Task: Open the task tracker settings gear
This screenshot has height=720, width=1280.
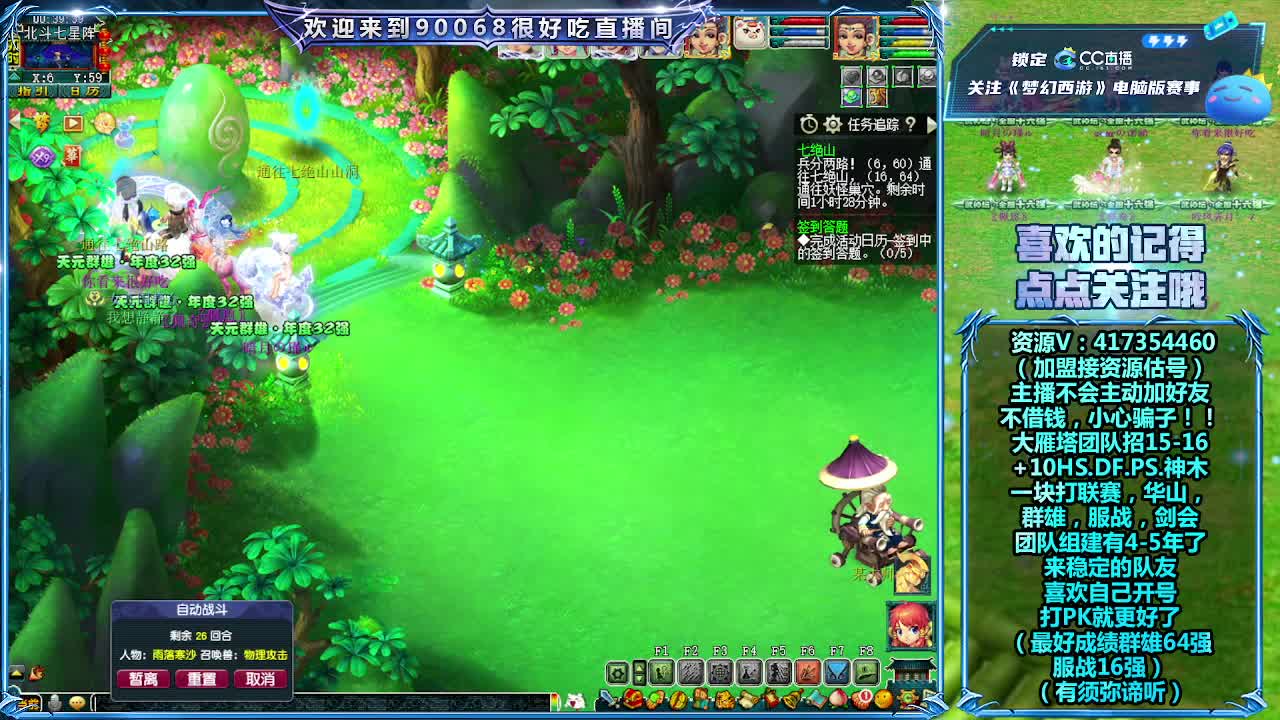Action: click(x=832, y=124)
